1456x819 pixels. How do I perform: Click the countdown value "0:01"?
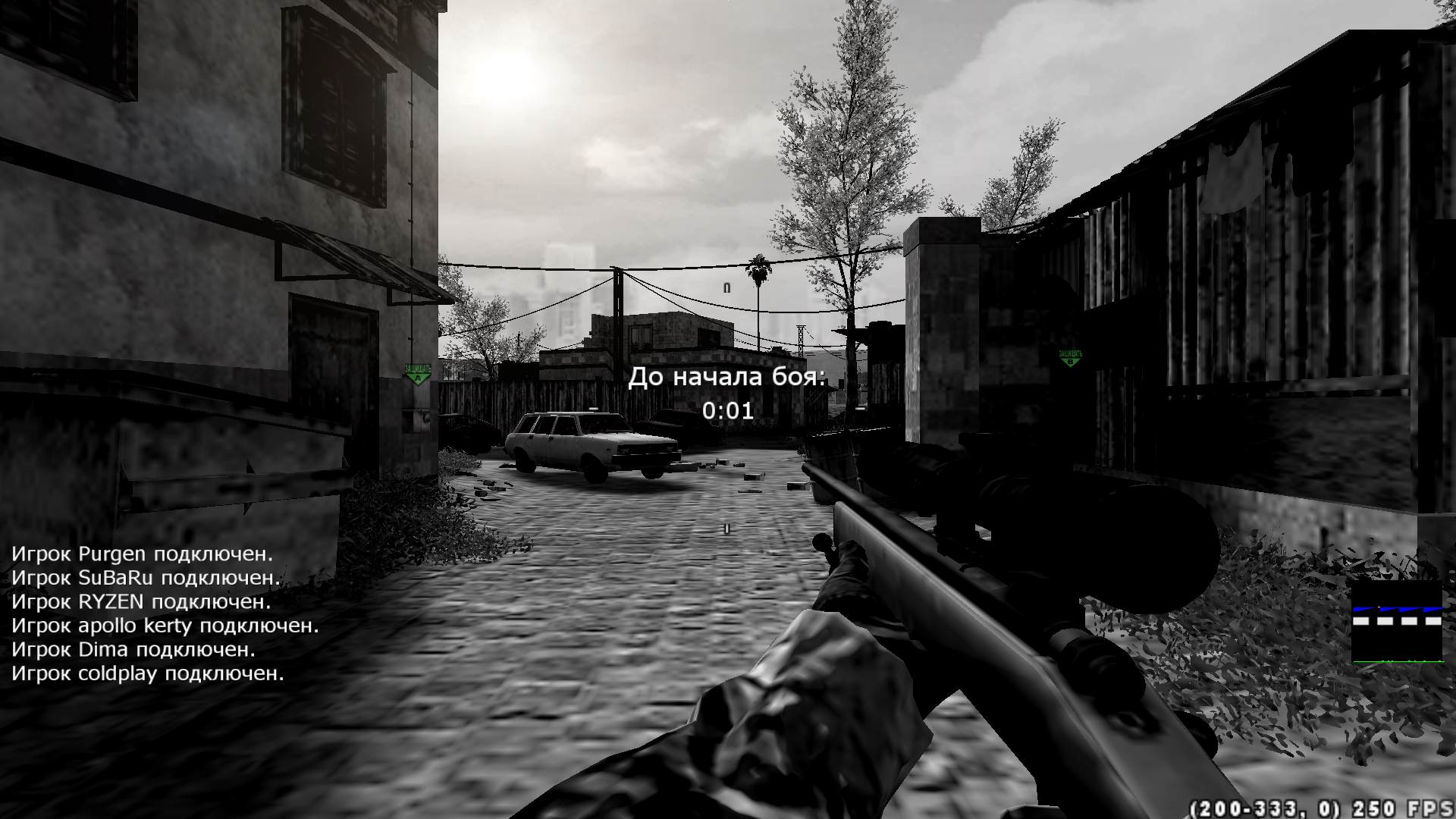[x=726, y=412]
